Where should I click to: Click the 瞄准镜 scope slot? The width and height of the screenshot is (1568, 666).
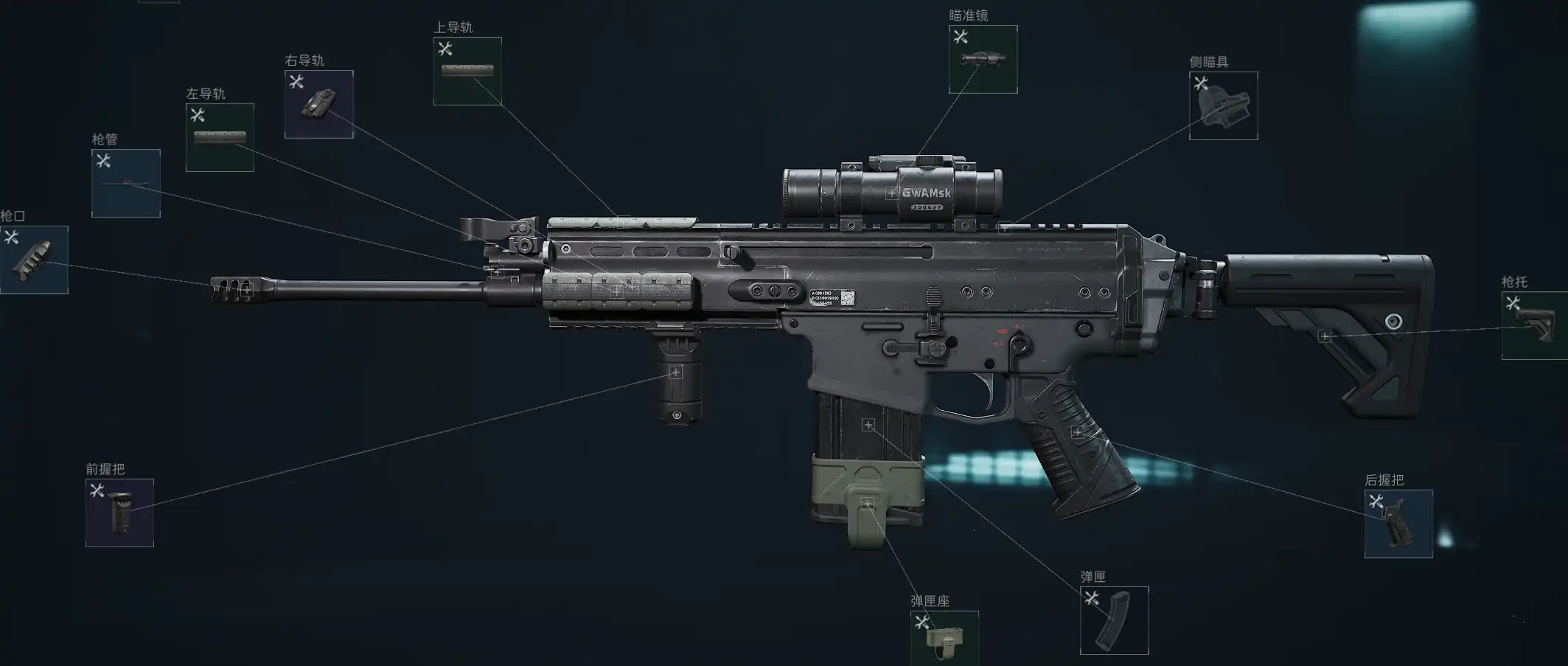[x=983, y=60]
